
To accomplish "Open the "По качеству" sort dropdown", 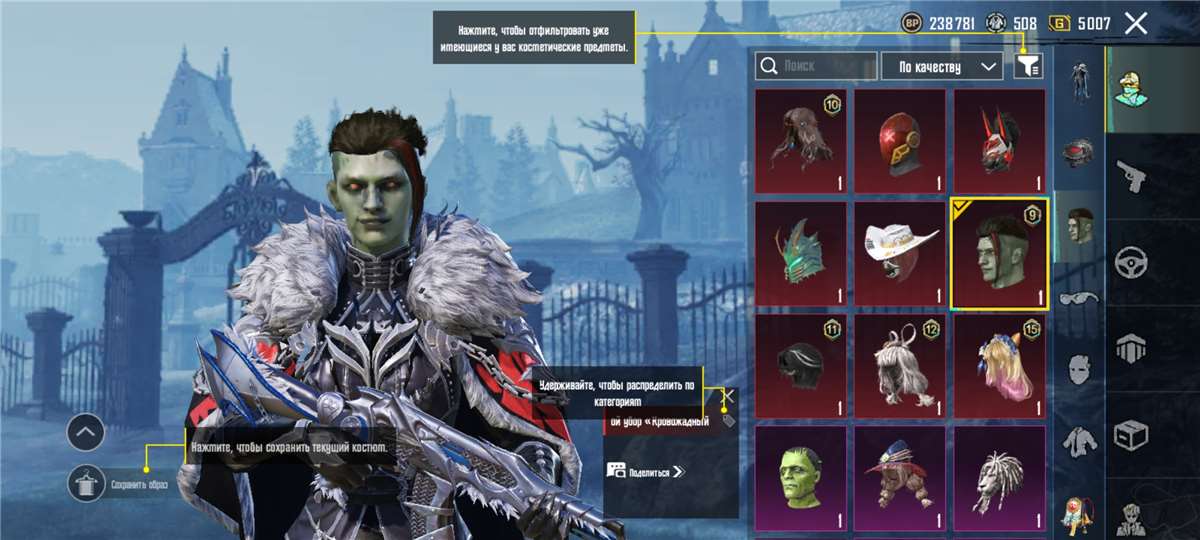I will tap(940, 66).
